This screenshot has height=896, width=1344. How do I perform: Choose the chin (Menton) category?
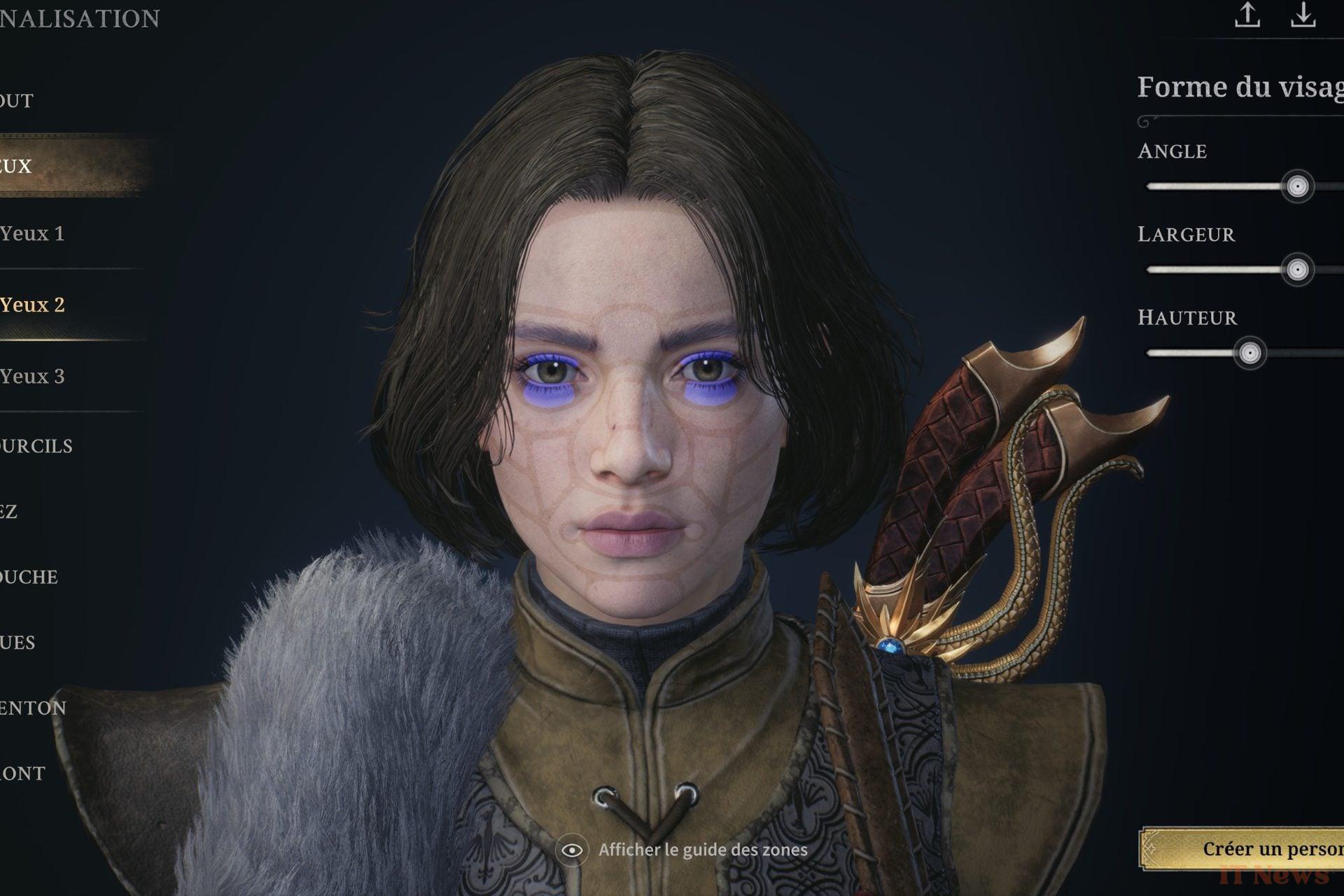coord(34,708)
